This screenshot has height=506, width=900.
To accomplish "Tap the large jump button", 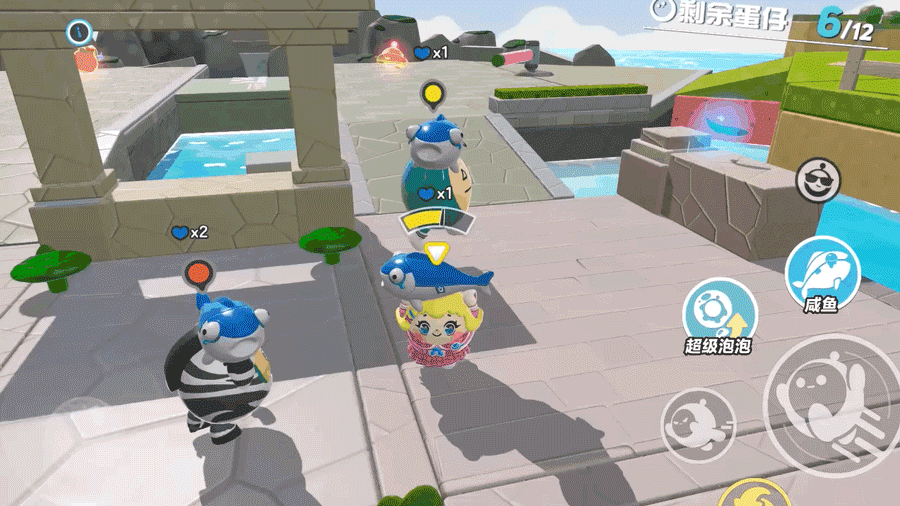I will click(x=831, y=400).
